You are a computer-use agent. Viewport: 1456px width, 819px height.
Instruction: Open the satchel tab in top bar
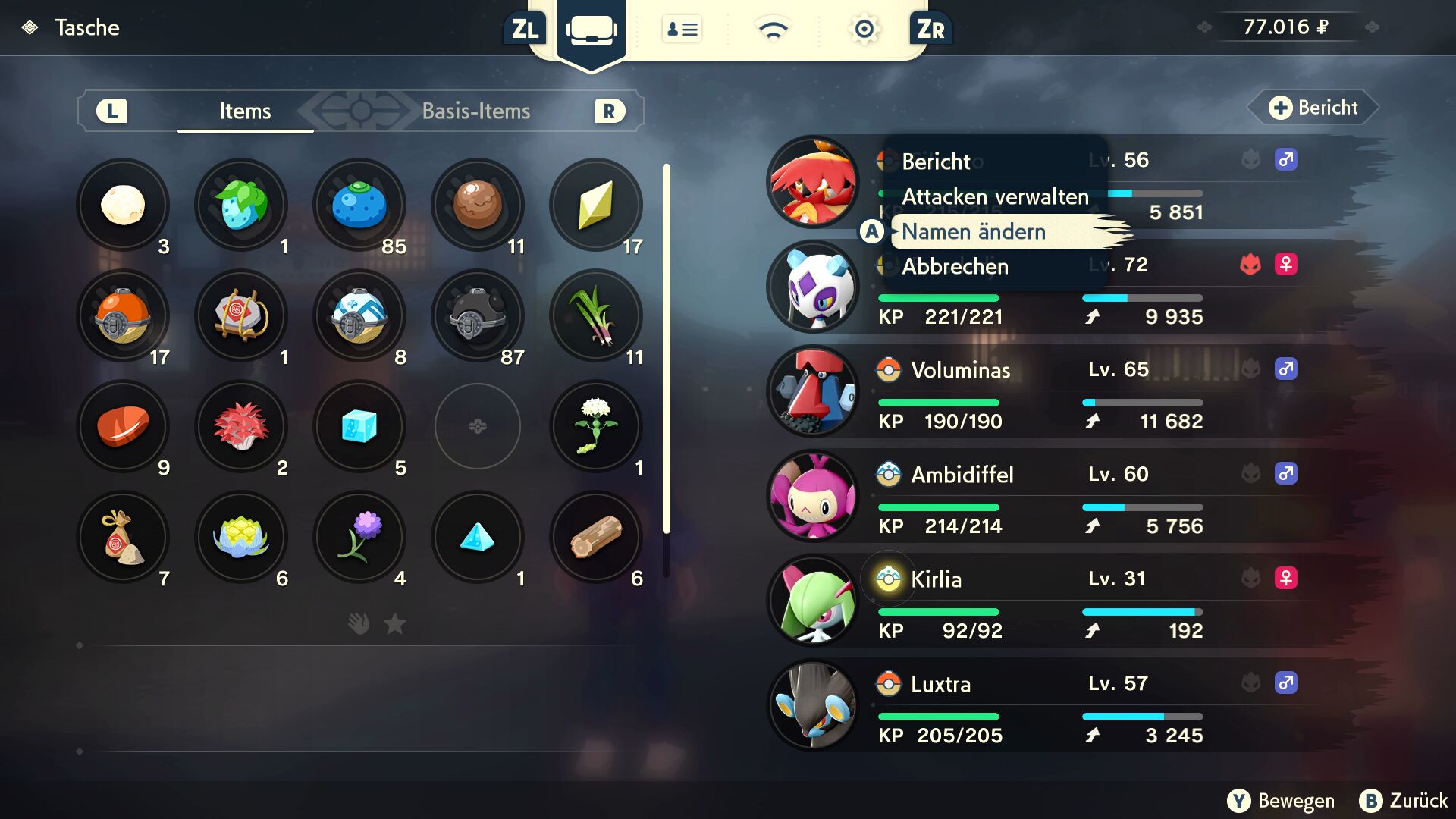[591, 30]
